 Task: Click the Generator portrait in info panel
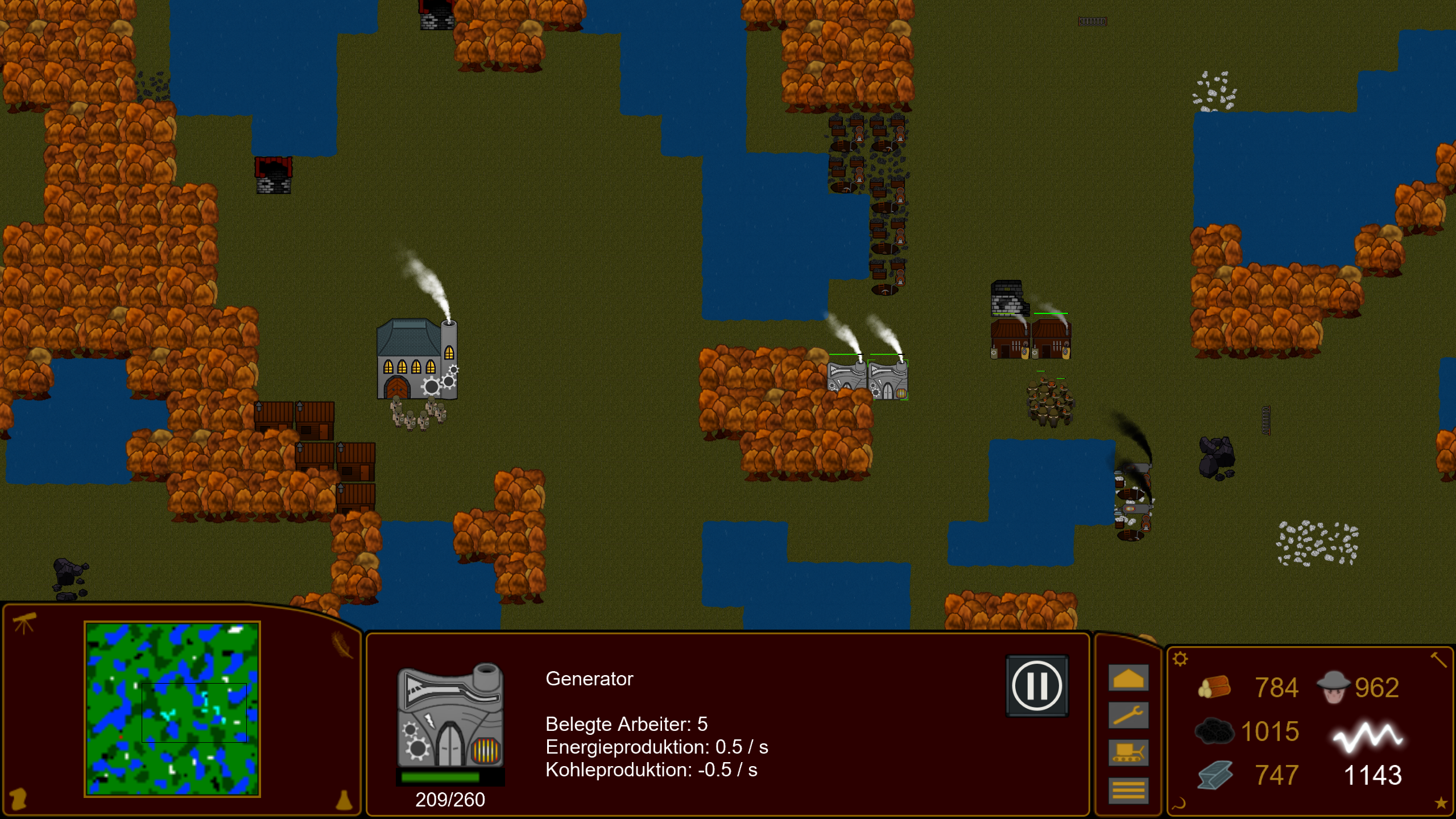click(450, 717)
